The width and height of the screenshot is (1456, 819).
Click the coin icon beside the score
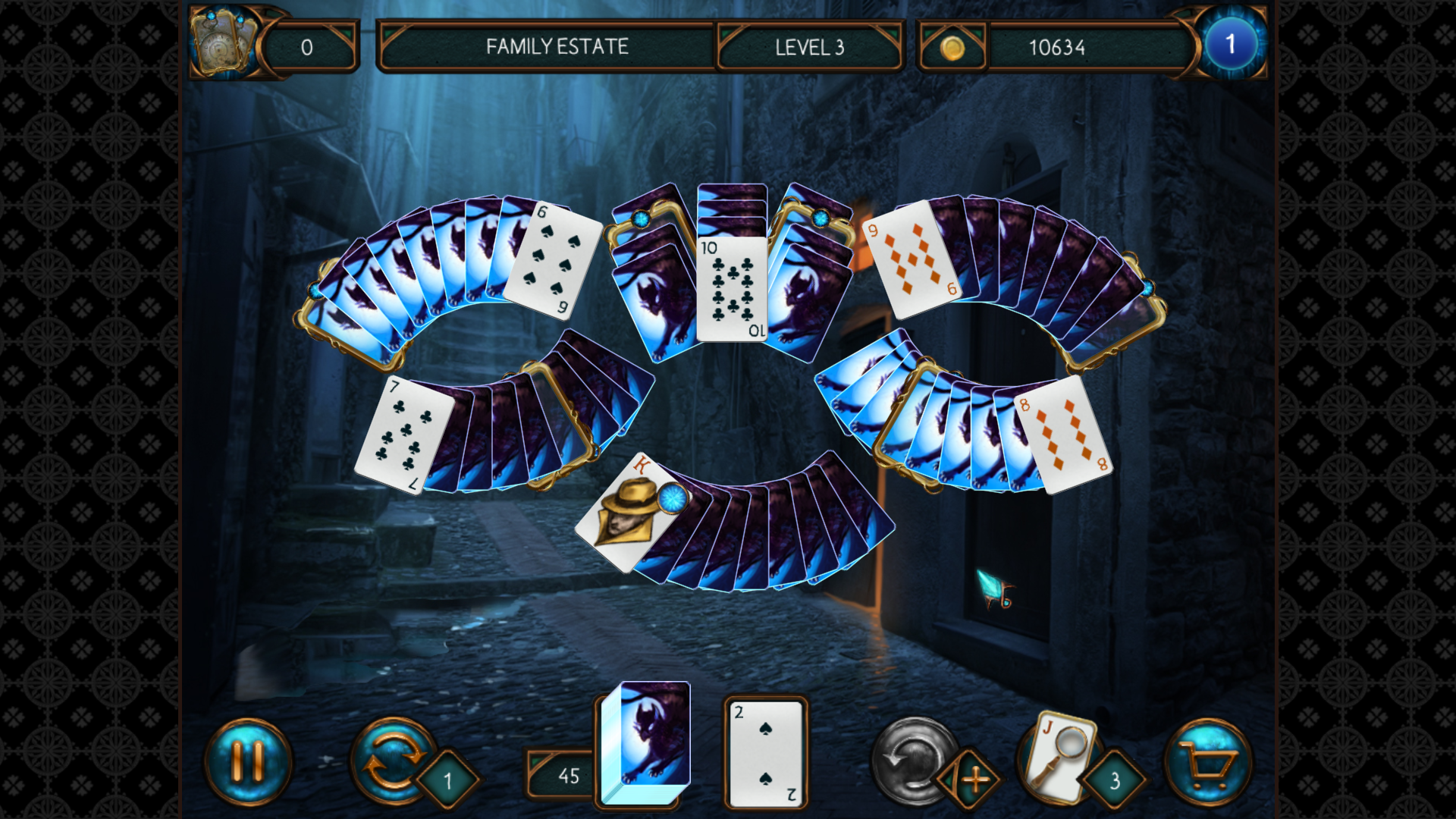pyautogui.click(x=952, y=47)
